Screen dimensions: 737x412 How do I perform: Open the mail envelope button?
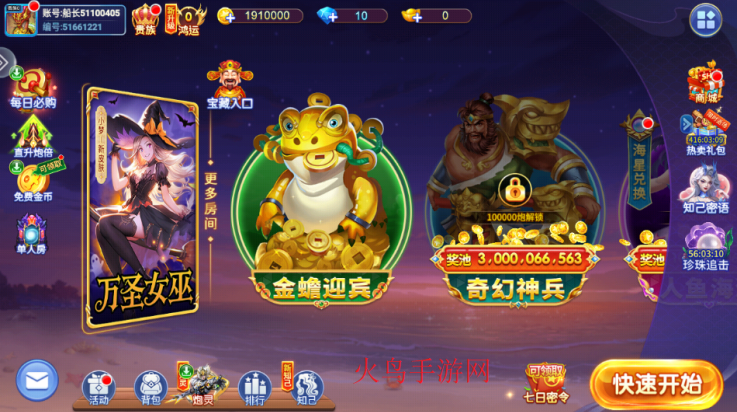pyautogui.click(x=38, y=381)
